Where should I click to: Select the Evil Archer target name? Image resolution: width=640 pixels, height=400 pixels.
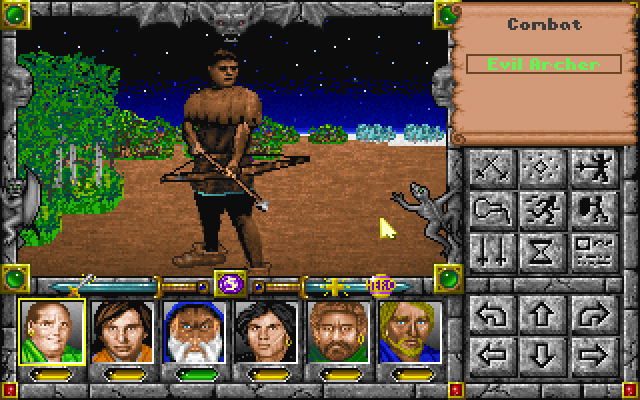point(543,64)
